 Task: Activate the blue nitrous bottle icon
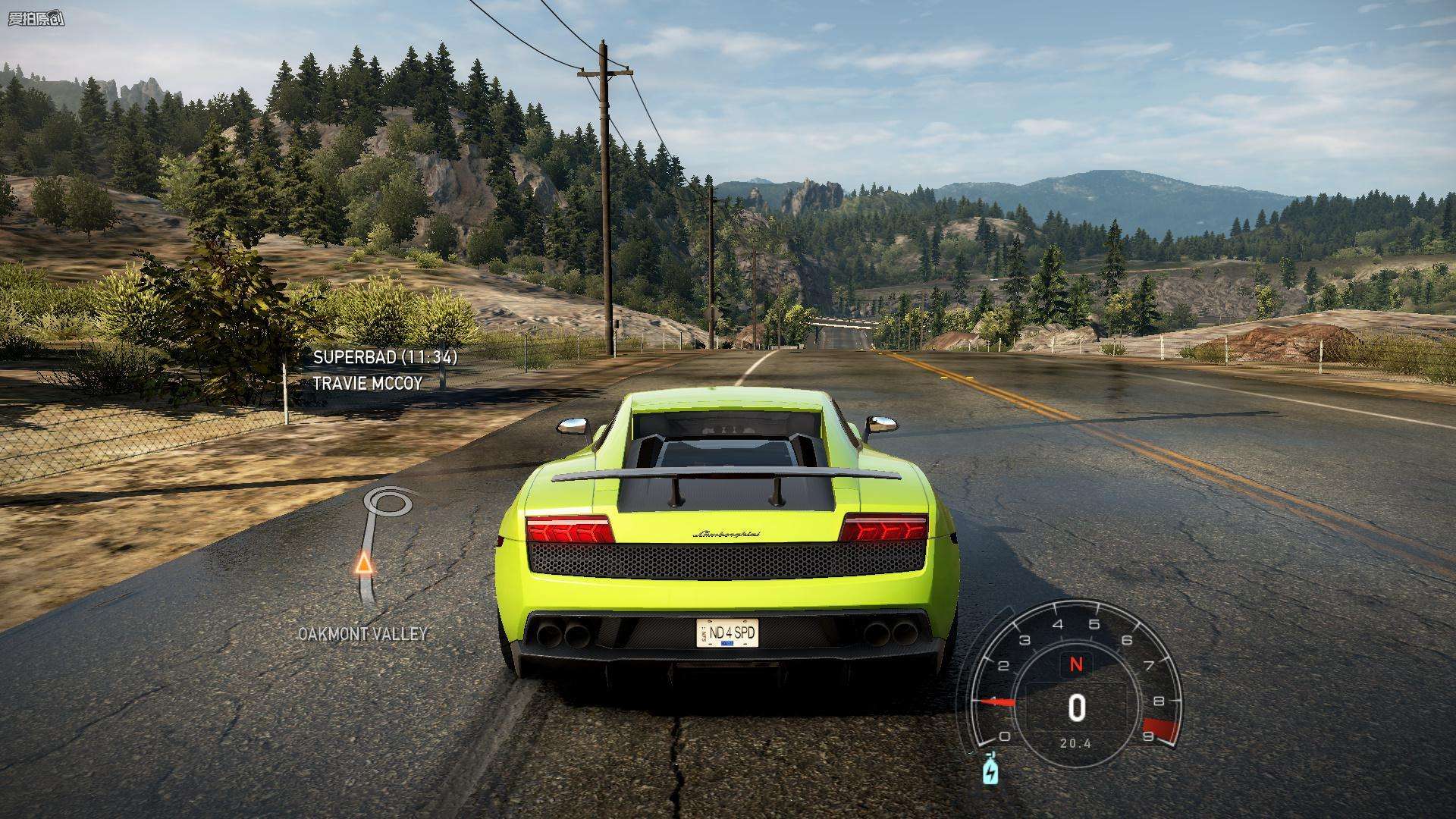[x=990, y=770]
